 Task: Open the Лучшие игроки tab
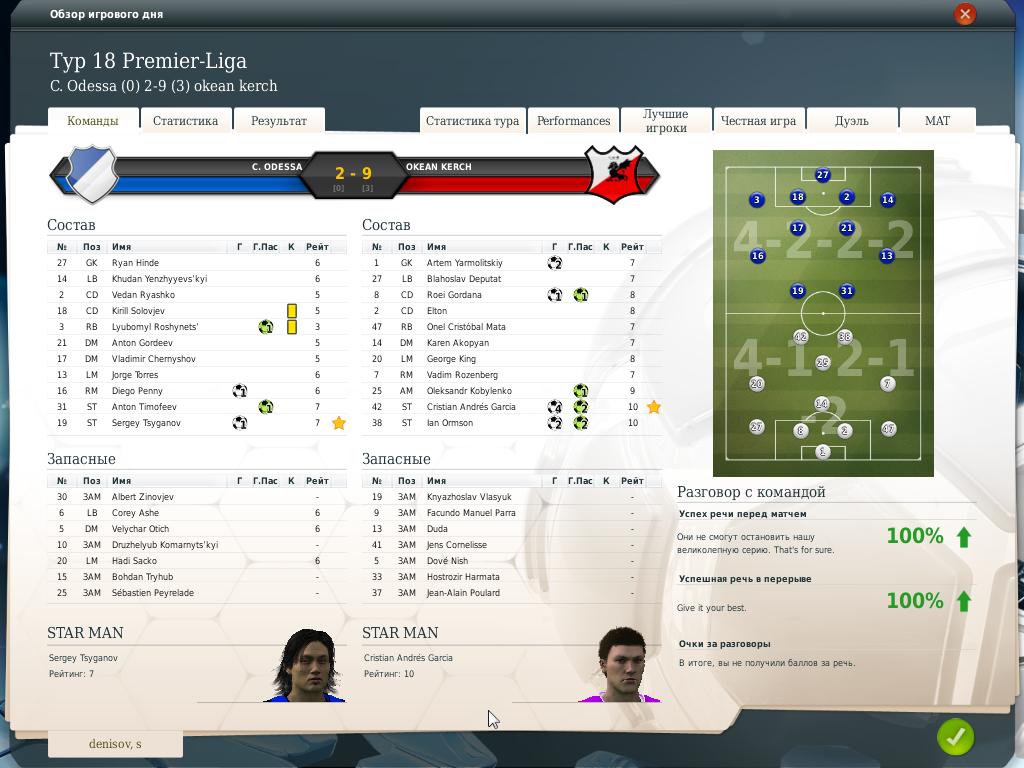pyautogui.click(x=666, y=121)
